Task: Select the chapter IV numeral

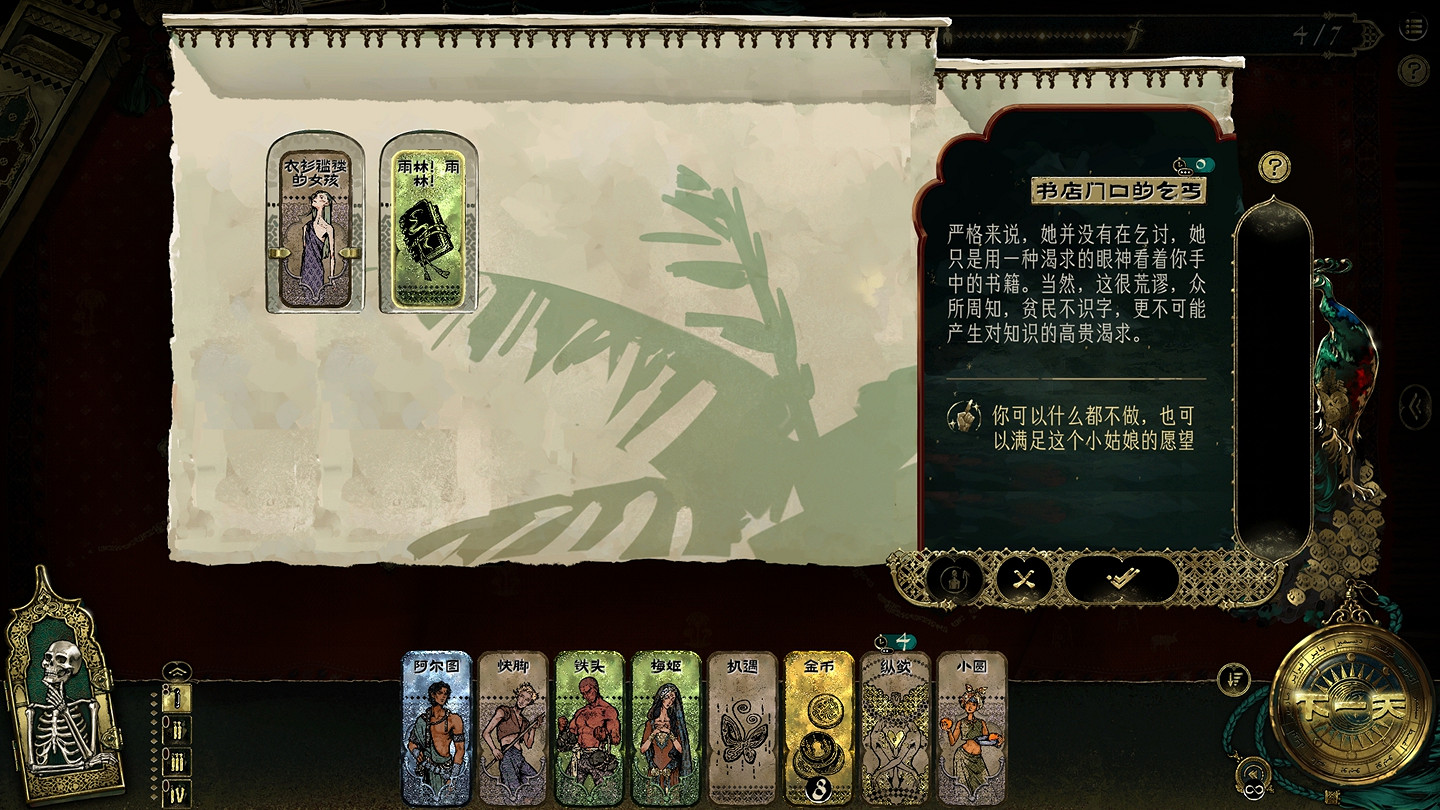Action: pyautogui.click(x=178, y=791)
